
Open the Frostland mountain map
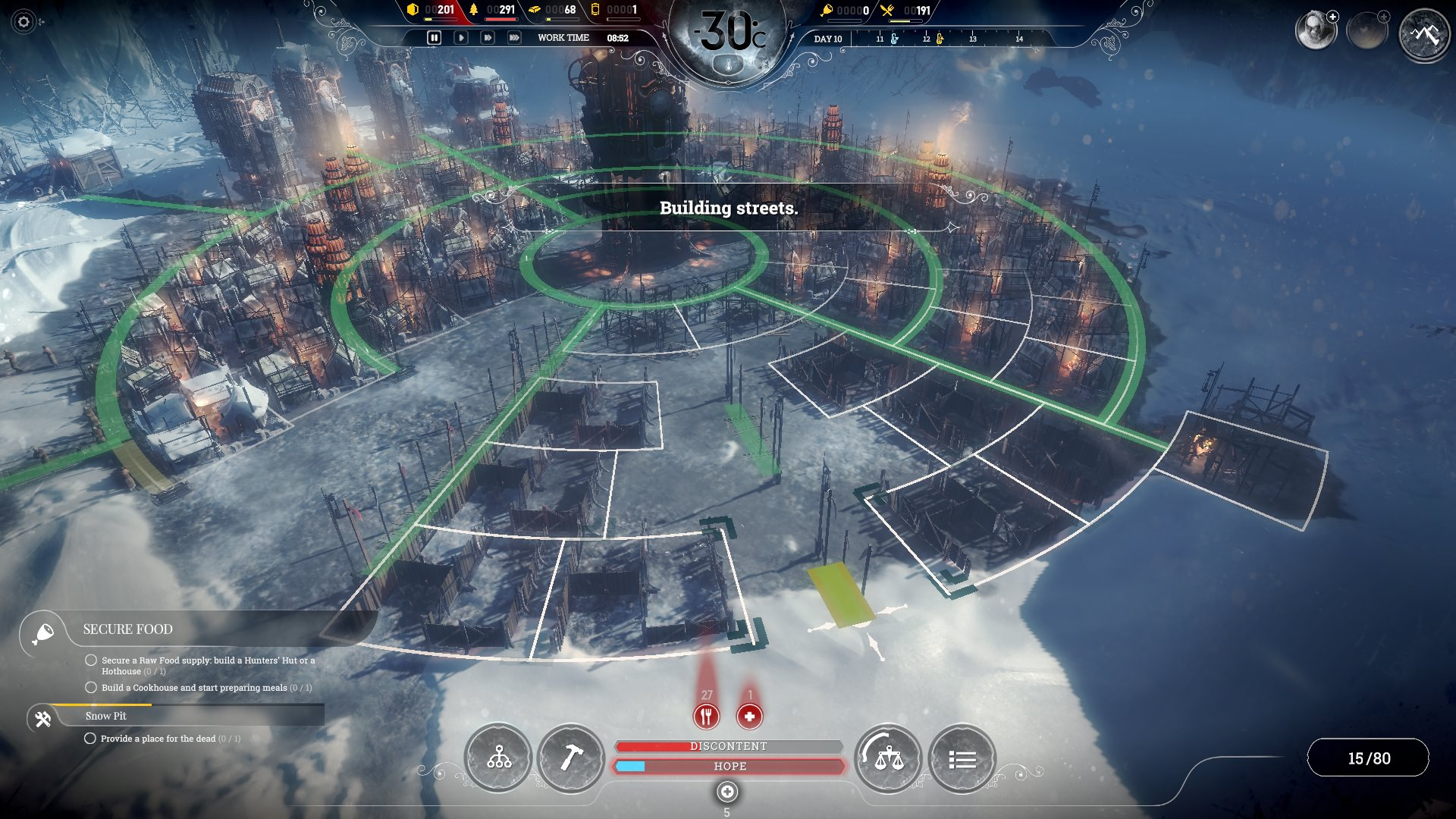click(1424, 34)
